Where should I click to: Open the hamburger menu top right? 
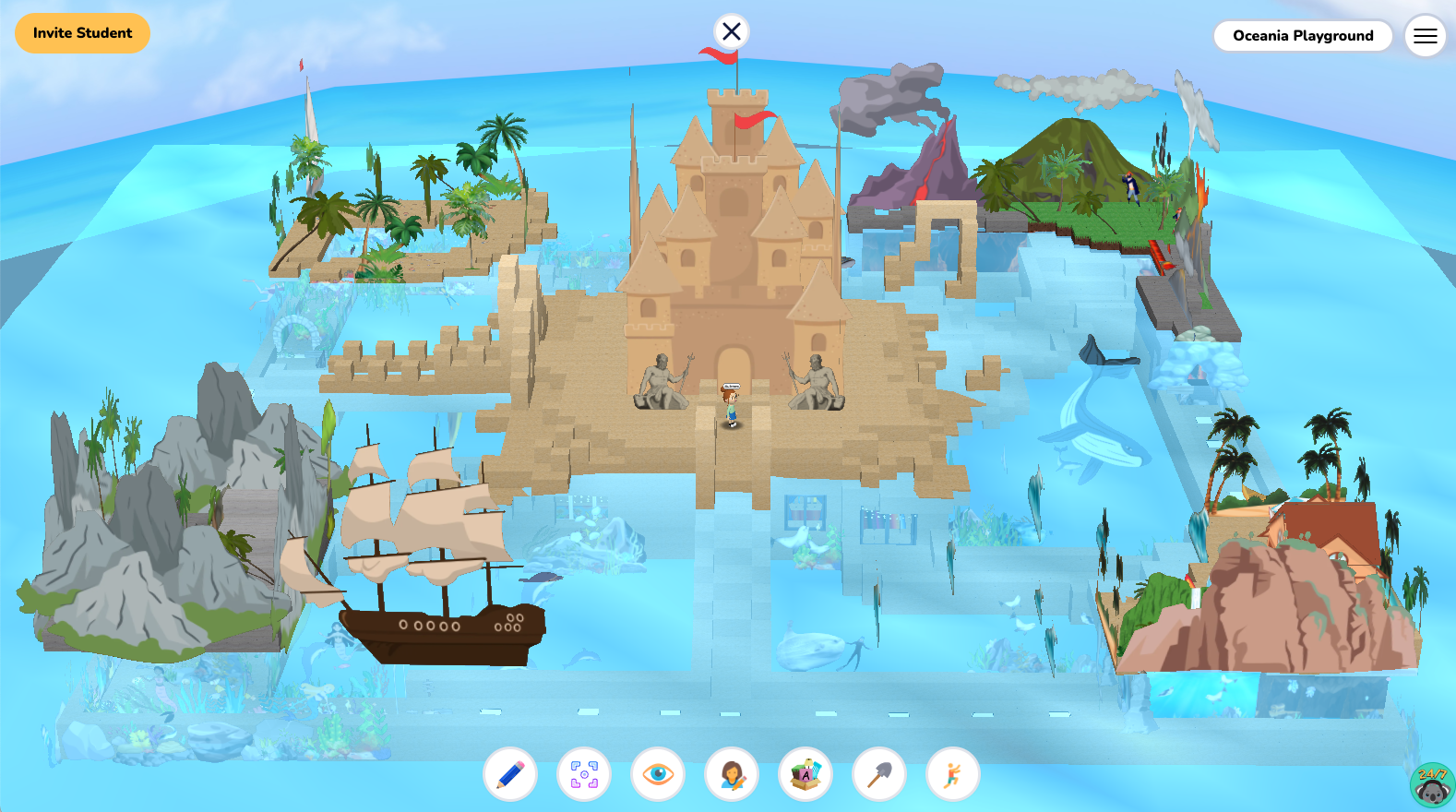click(1425, 36)
